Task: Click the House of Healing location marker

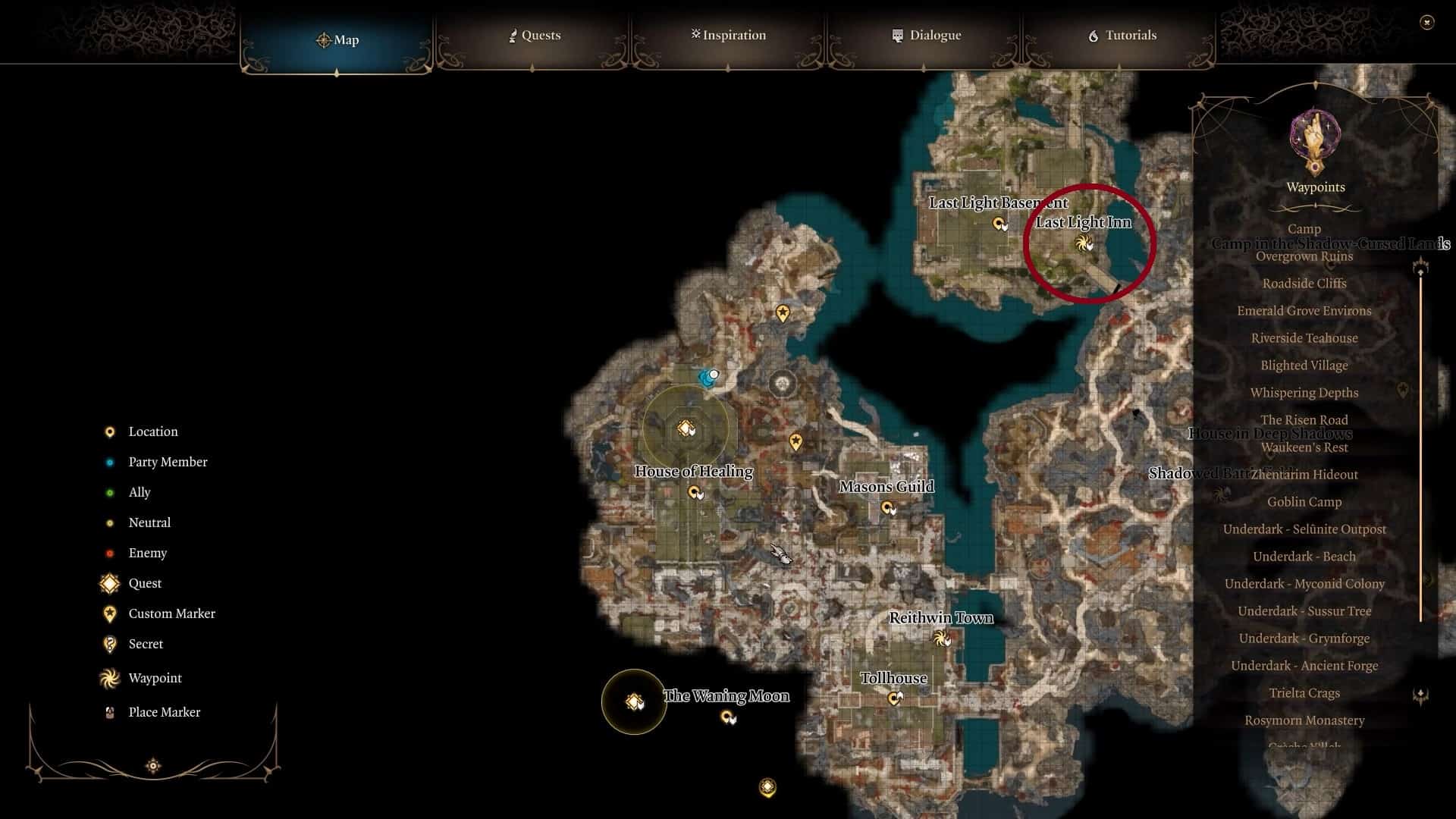Action: [695, 493]
